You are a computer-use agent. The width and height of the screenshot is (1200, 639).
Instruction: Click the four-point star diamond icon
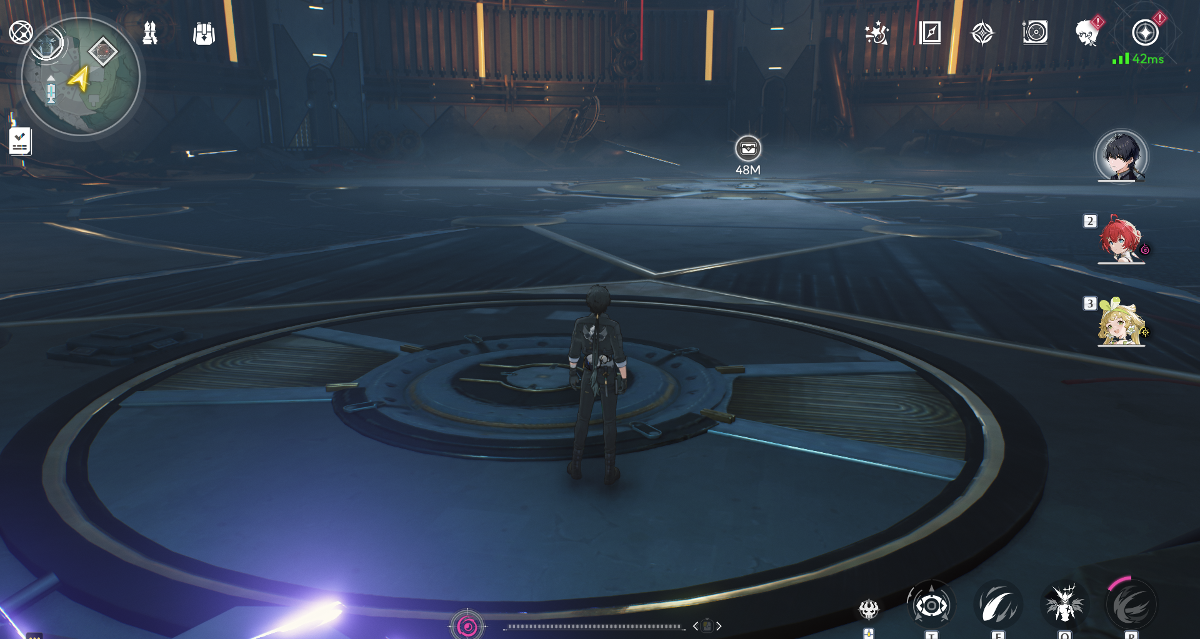tap(982, 33)
